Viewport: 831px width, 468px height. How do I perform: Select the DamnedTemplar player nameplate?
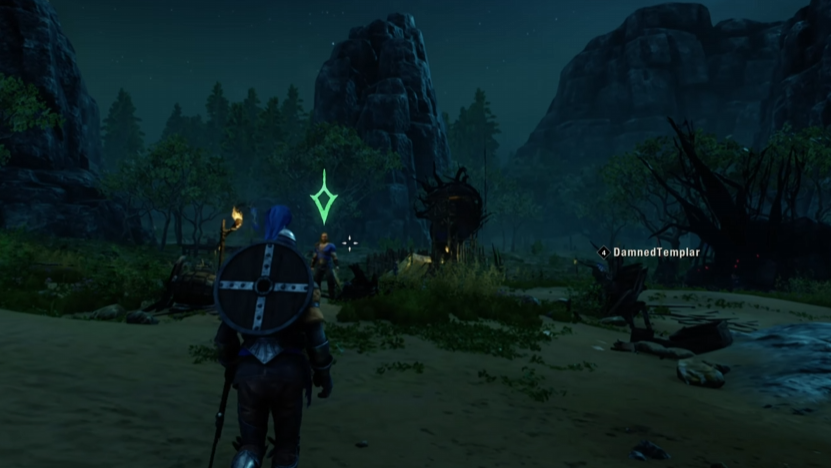[649, 253]
